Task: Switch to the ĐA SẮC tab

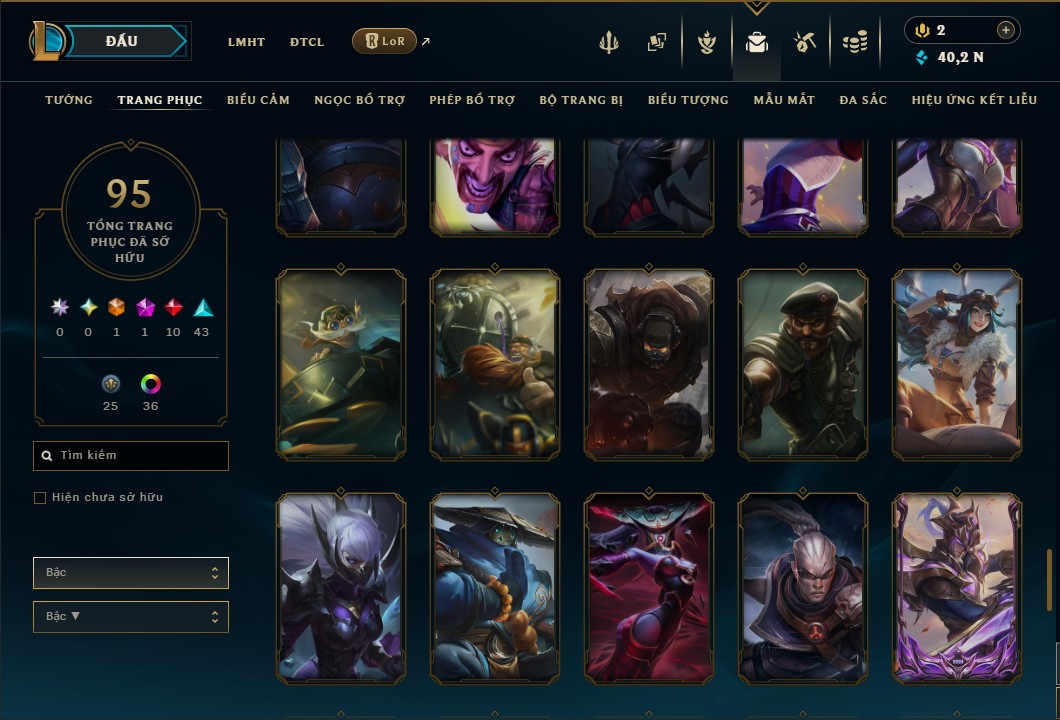Action: point(863,100)
